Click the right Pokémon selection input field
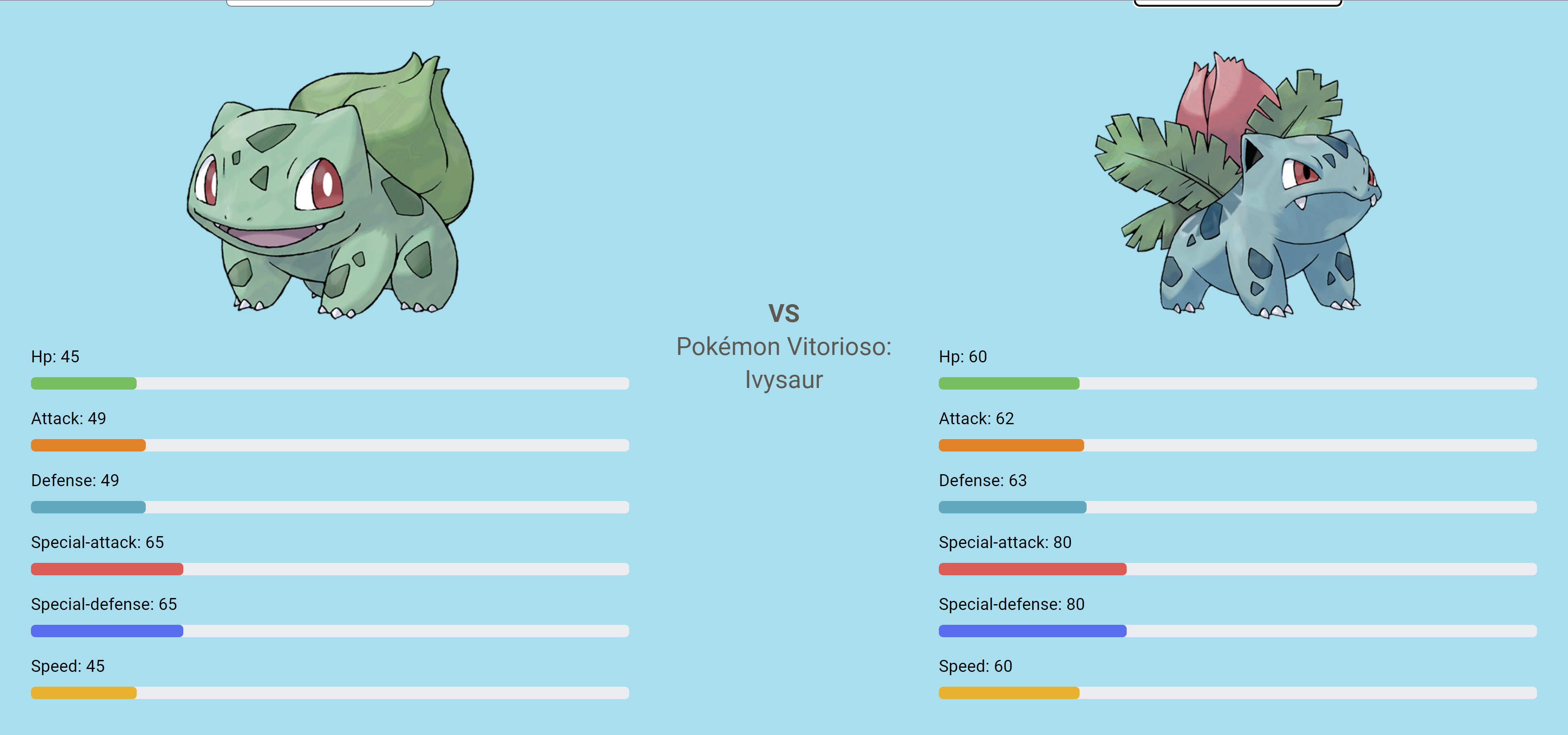 1239,3
